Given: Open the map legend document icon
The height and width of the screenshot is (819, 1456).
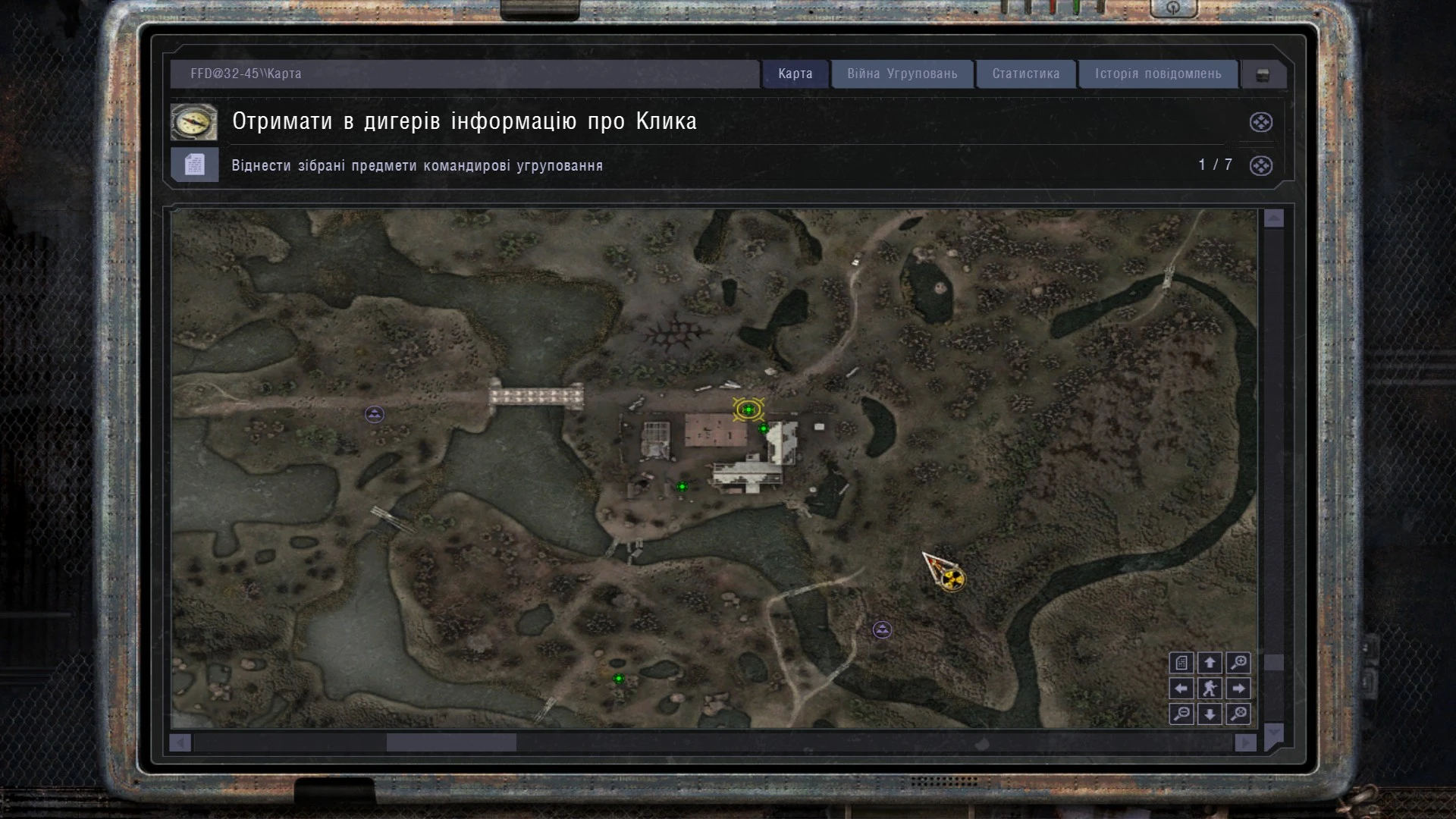Looking at the screenshot, I should [x=1181, y=663].
